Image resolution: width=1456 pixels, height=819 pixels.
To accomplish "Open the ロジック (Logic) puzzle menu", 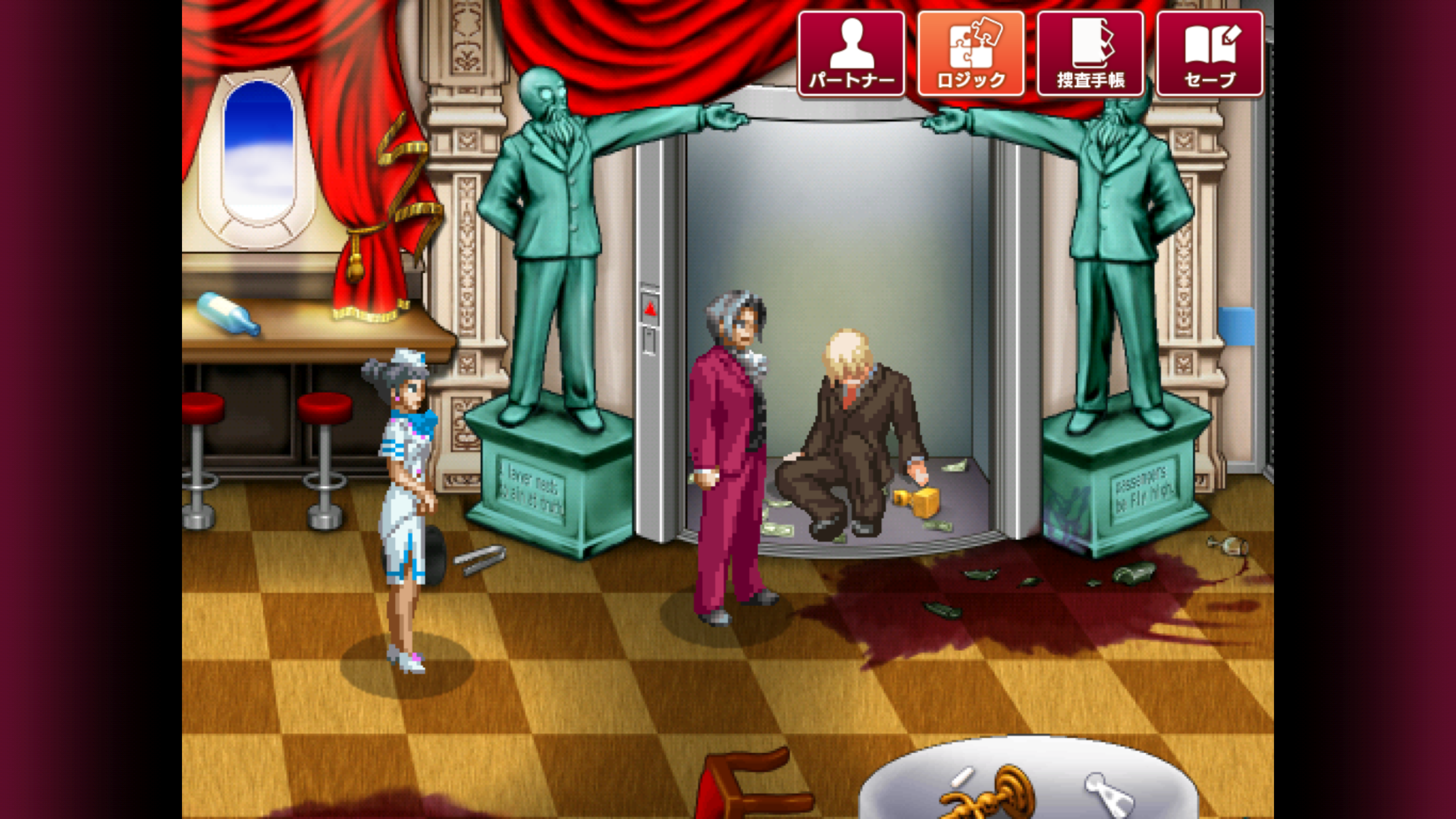I will coord(971,54).
